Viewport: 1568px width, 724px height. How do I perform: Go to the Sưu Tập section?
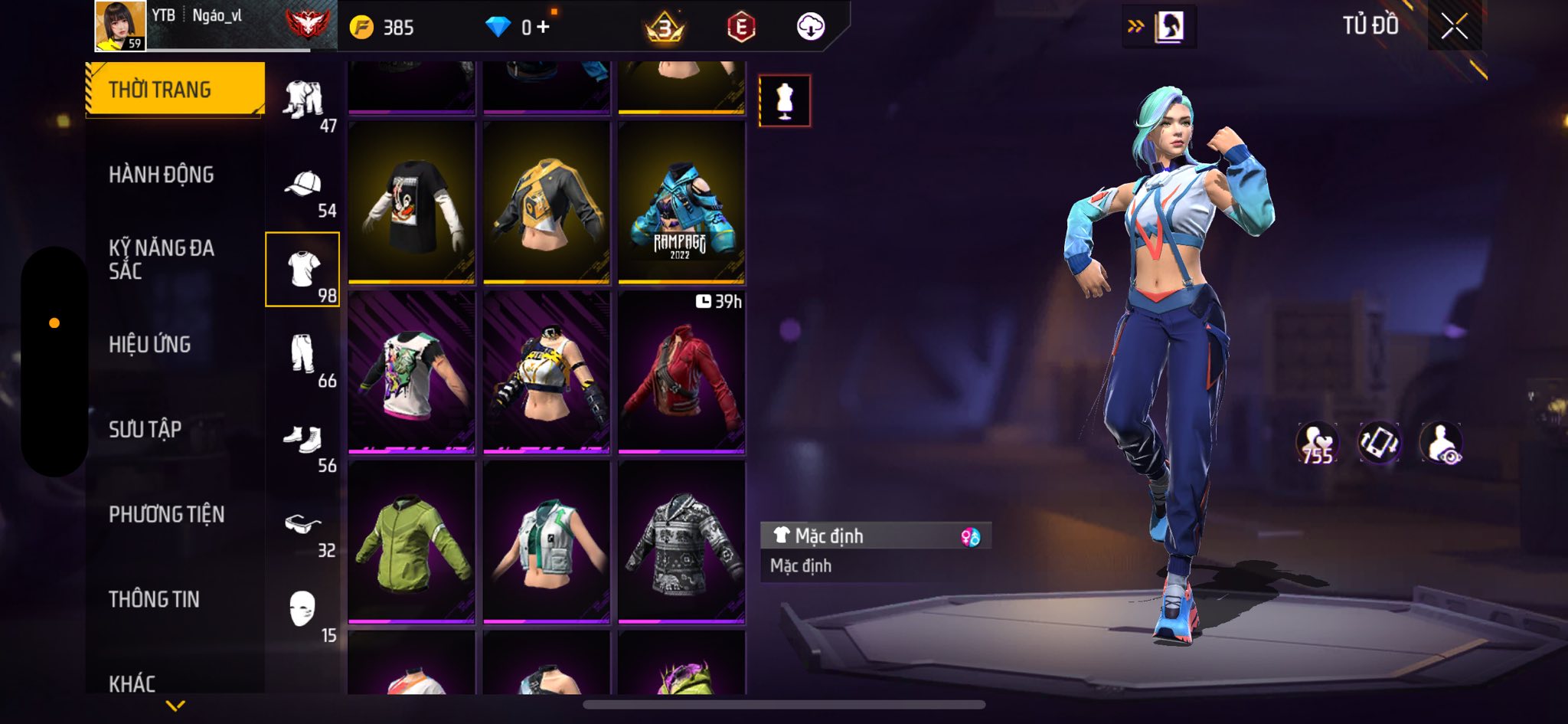point(145,429)
